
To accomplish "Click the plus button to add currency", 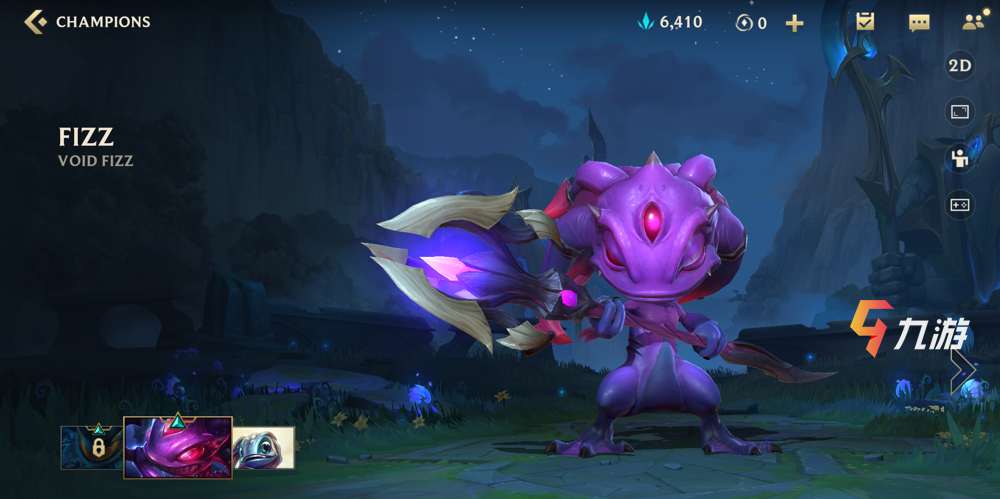I will pos(794,22).
